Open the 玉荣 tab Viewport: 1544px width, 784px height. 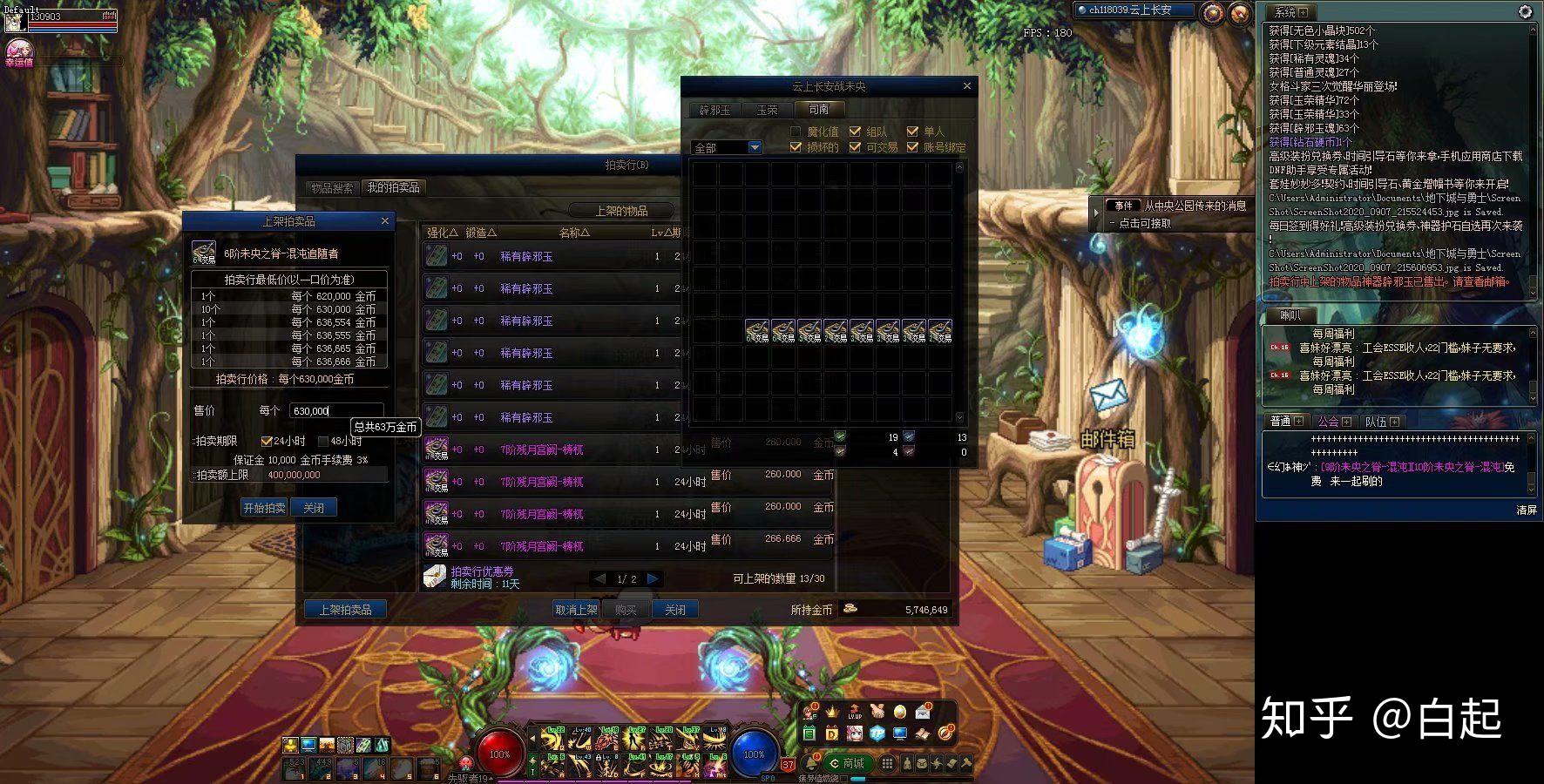(767, 110)
